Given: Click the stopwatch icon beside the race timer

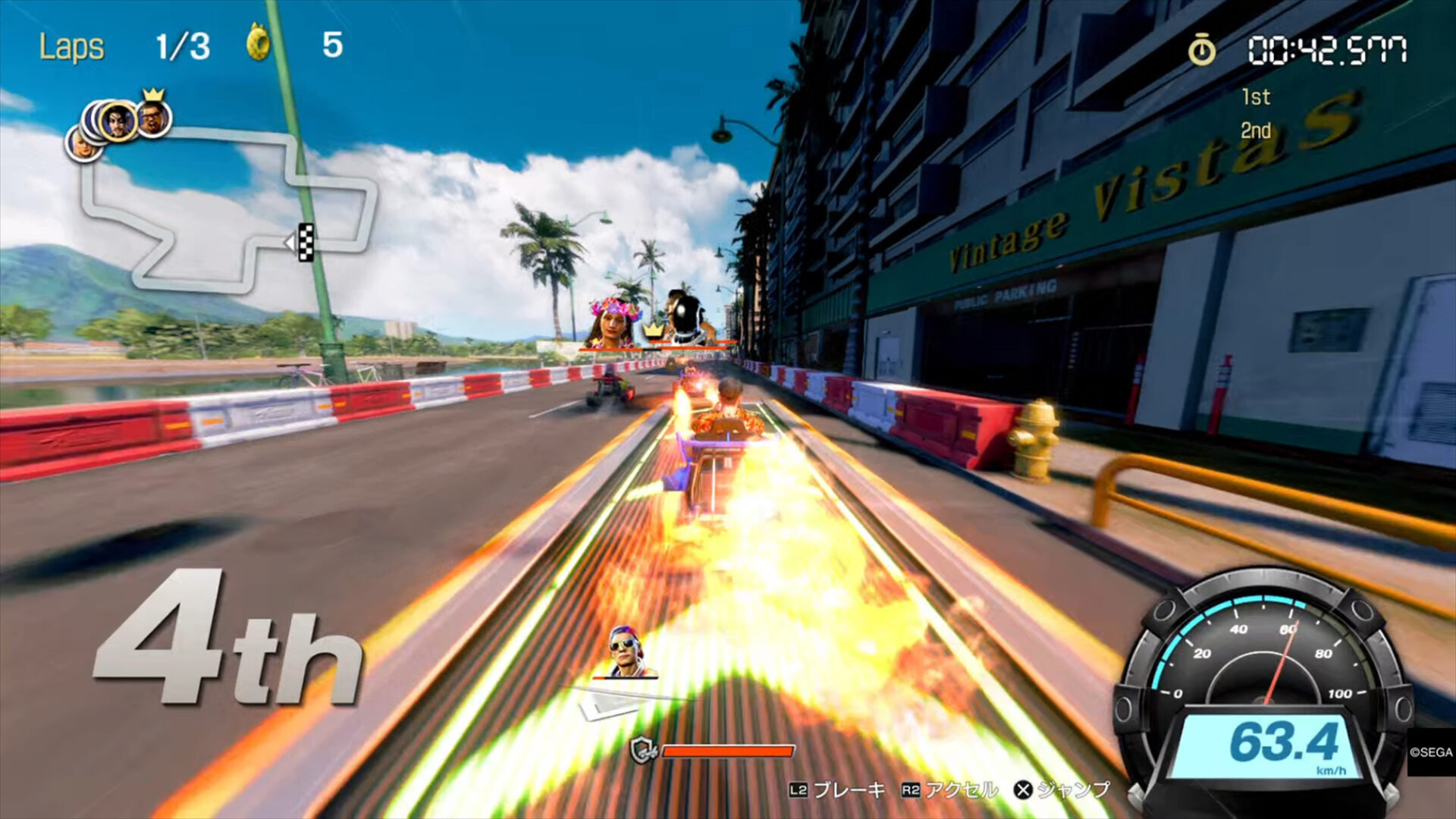Looking at the screenshot, I should 1201,51.
